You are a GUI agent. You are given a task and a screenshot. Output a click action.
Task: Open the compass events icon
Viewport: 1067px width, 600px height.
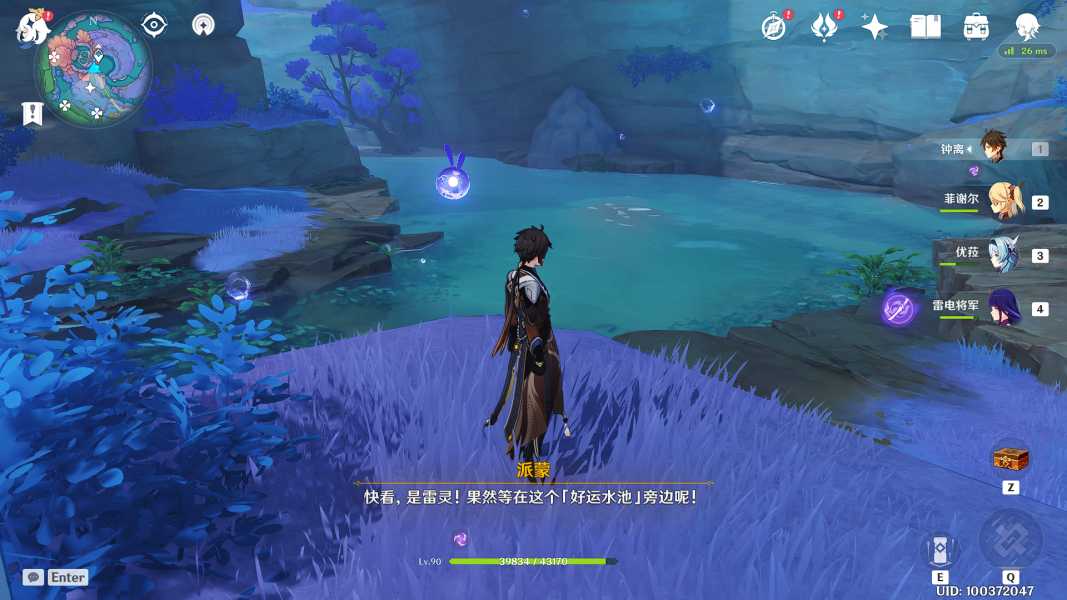tap(773, 27)
